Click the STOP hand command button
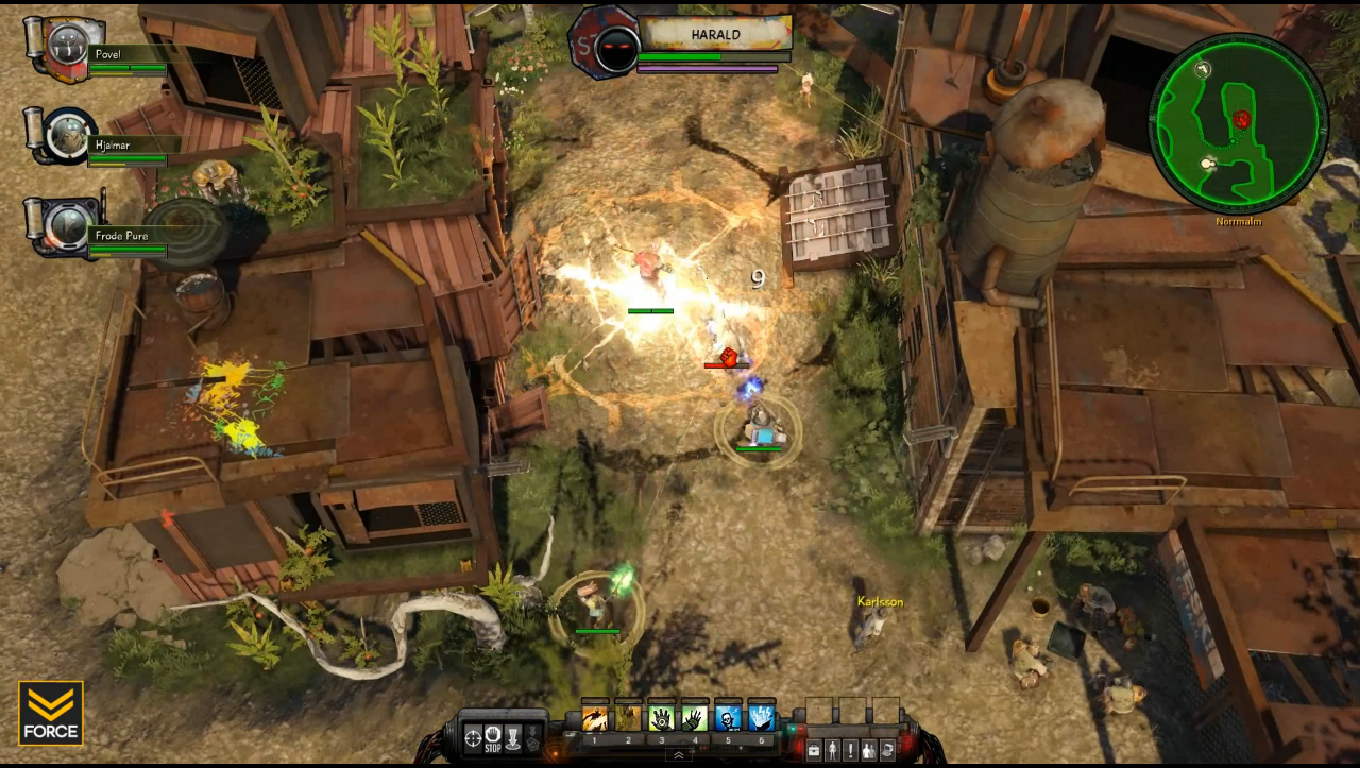The height and width of the screenshot is (768, 1360). tap(493, 737)
